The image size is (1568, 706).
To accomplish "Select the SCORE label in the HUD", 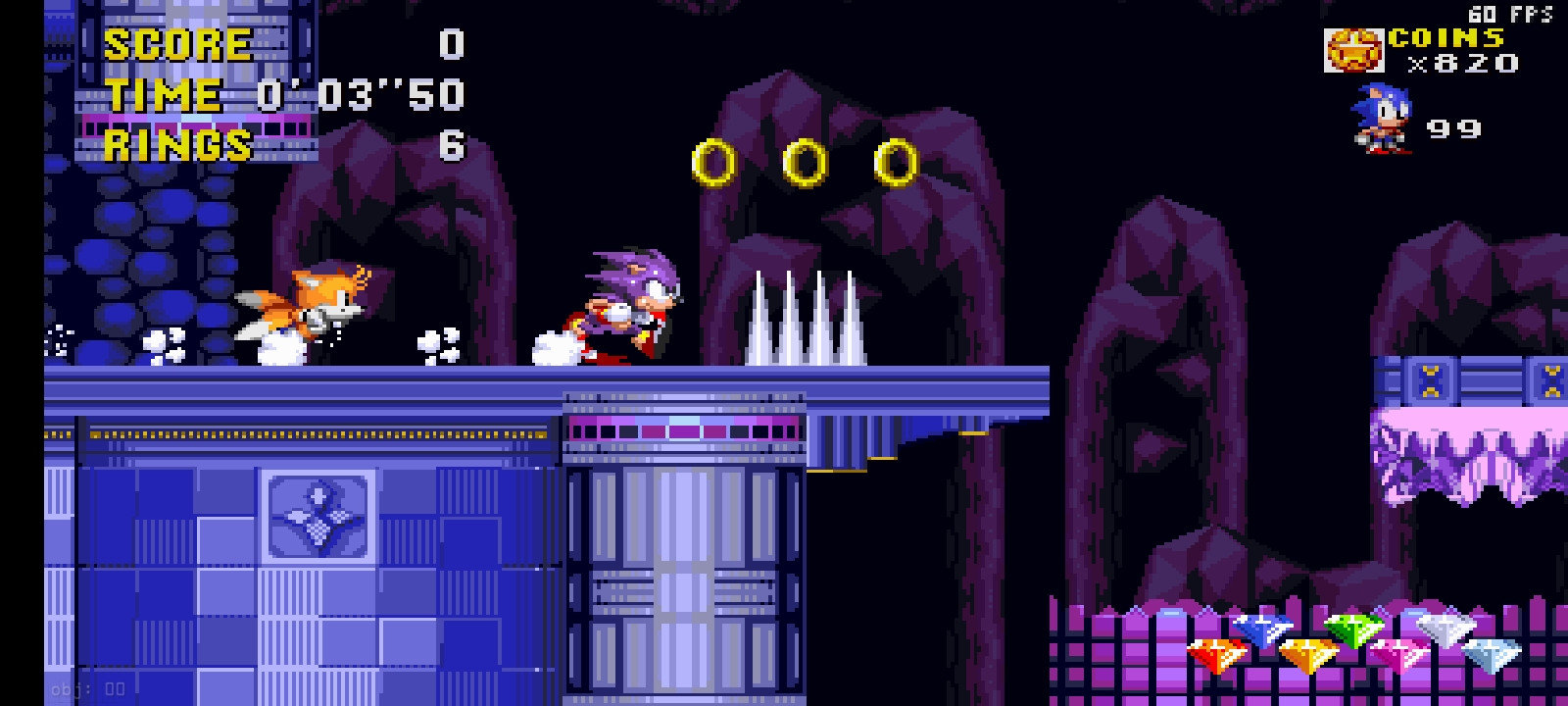I will coord(176,42).
